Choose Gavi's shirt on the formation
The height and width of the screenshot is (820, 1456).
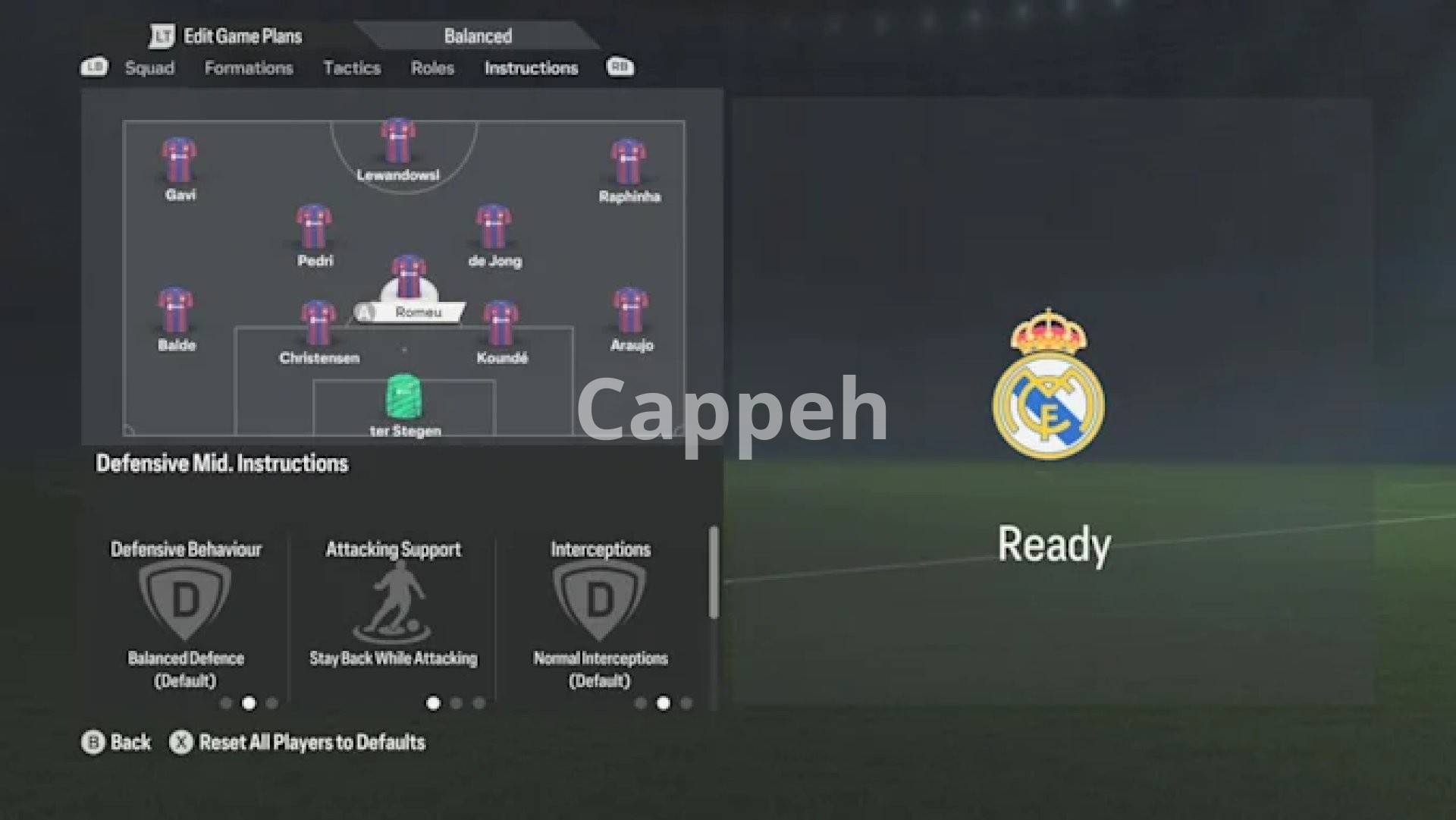tap(179, 161)
